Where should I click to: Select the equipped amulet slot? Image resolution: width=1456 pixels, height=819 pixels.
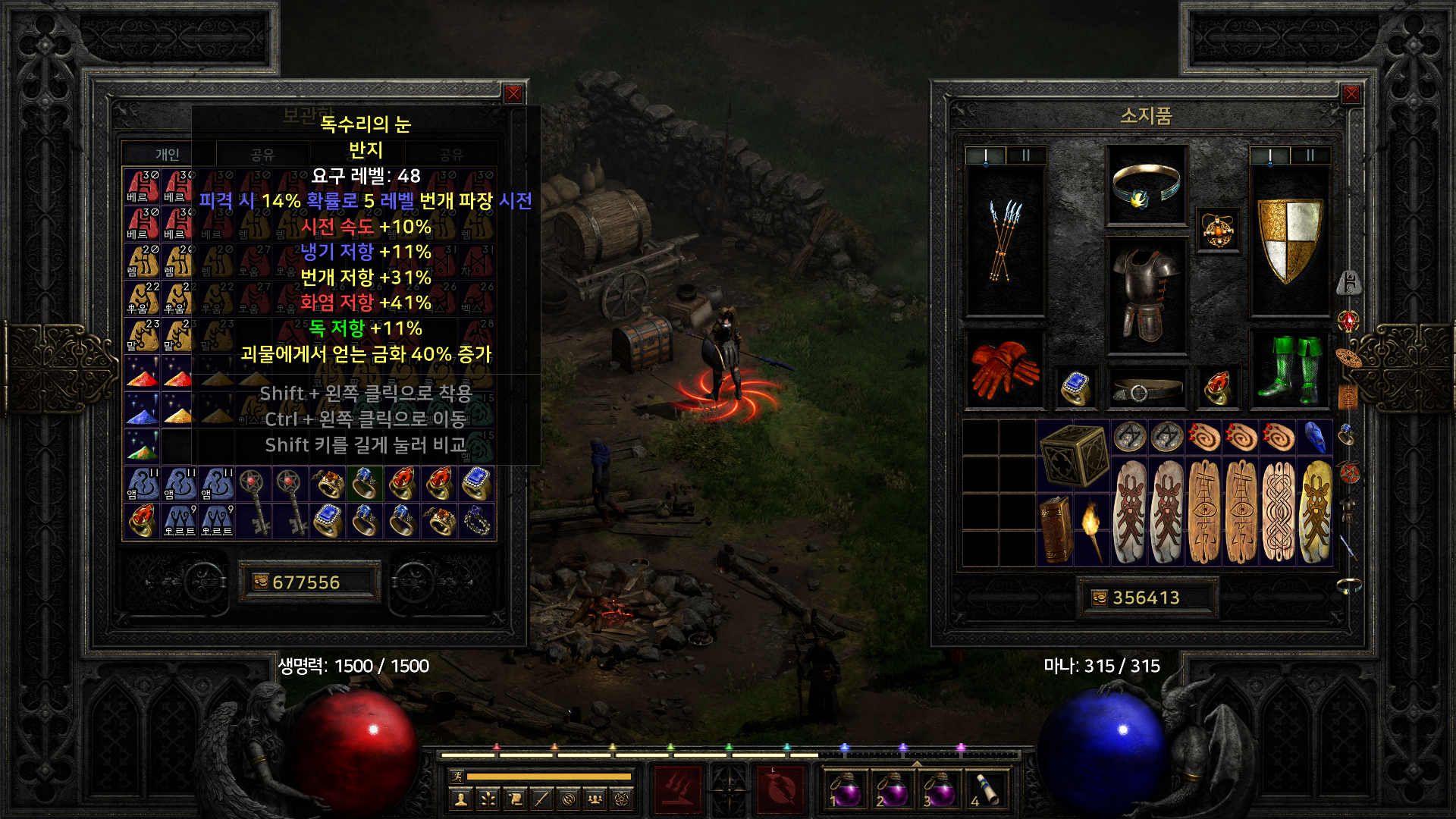coord(1218,231)
